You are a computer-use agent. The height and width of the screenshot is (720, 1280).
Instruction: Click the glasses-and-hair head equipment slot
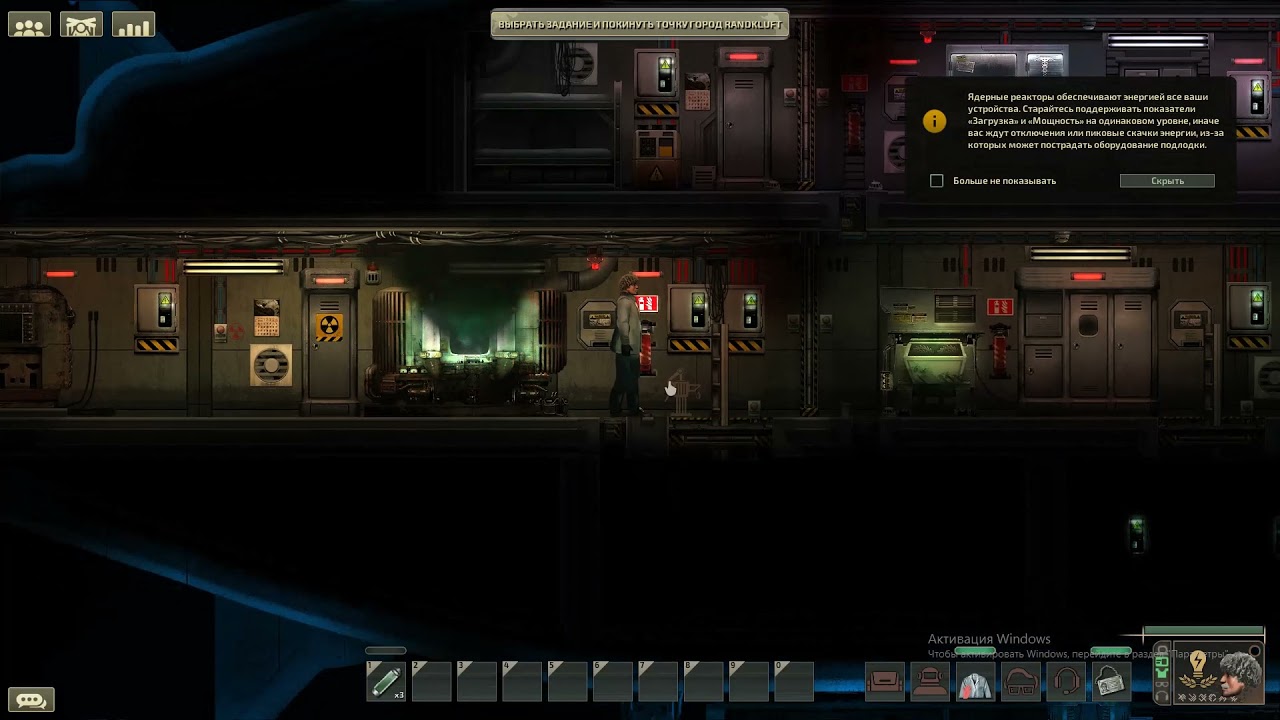(1021, 683)
